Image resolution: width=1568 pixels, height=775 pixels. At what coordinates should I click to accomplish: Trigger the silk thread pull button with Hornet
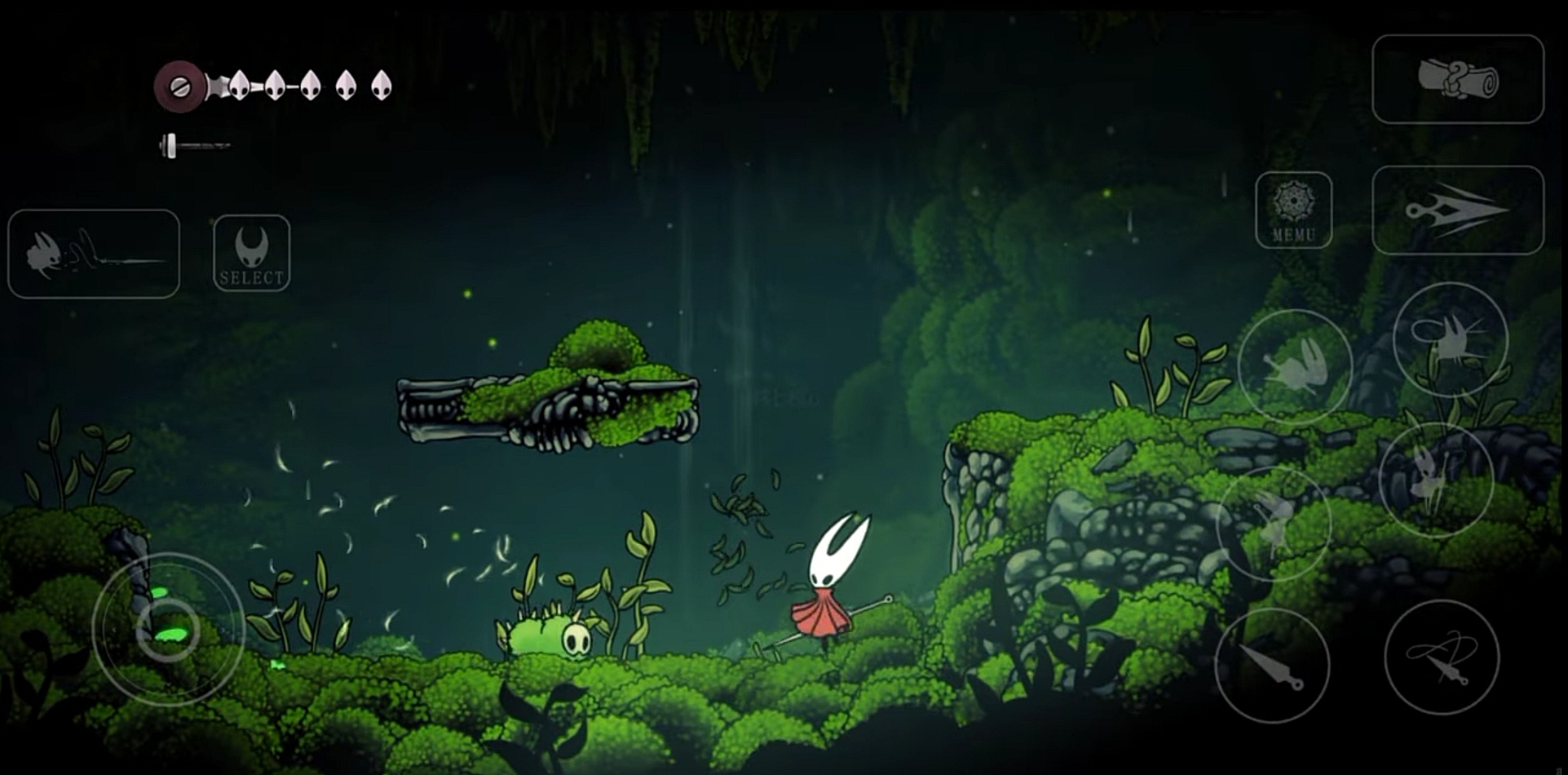click(x=93, y=254)
